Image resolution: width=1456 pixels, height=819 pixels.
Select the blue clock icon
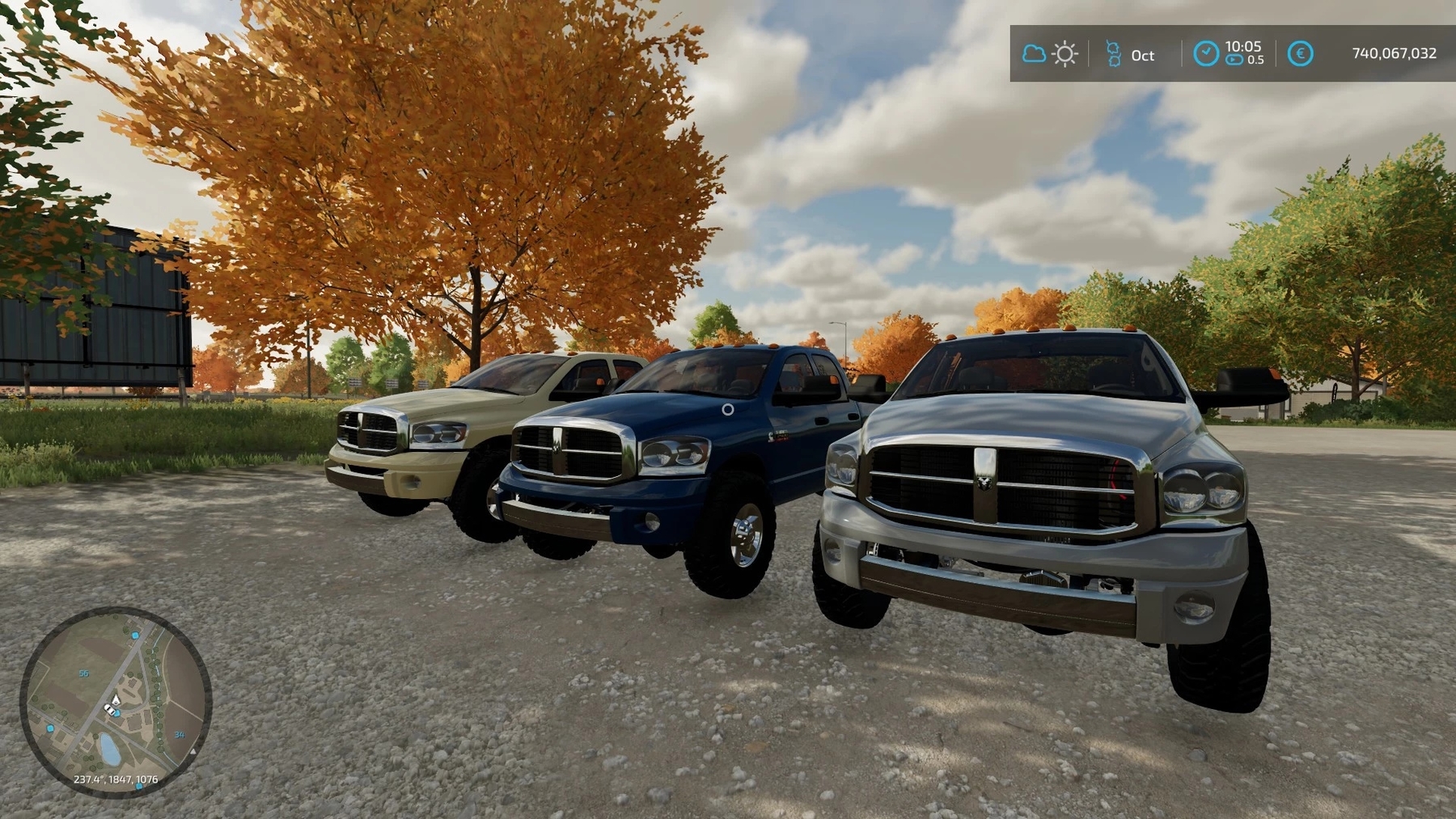[x=1206, y=53]
